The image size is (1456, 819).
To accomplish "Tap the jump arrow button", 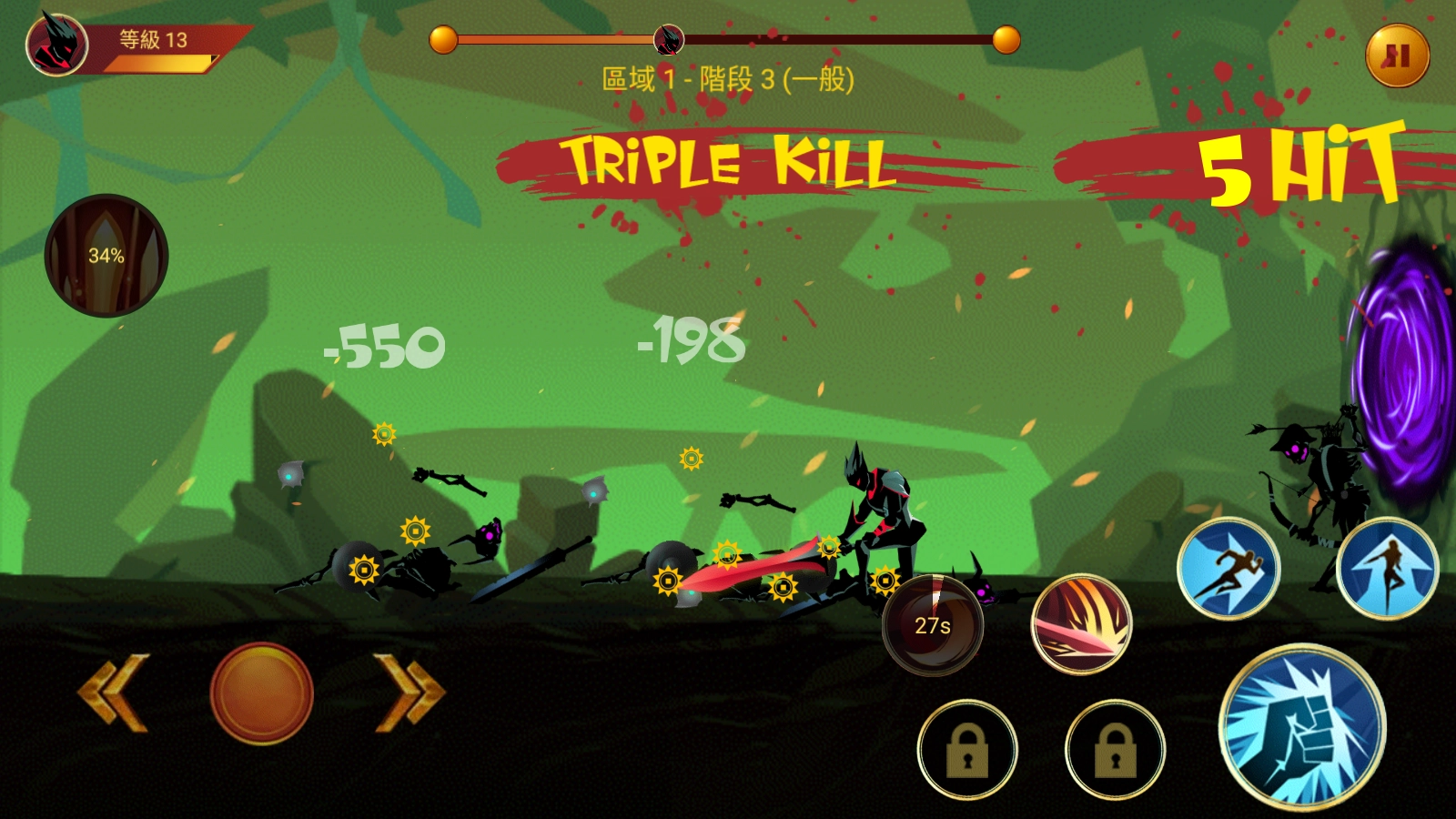I will point(1387,569).
